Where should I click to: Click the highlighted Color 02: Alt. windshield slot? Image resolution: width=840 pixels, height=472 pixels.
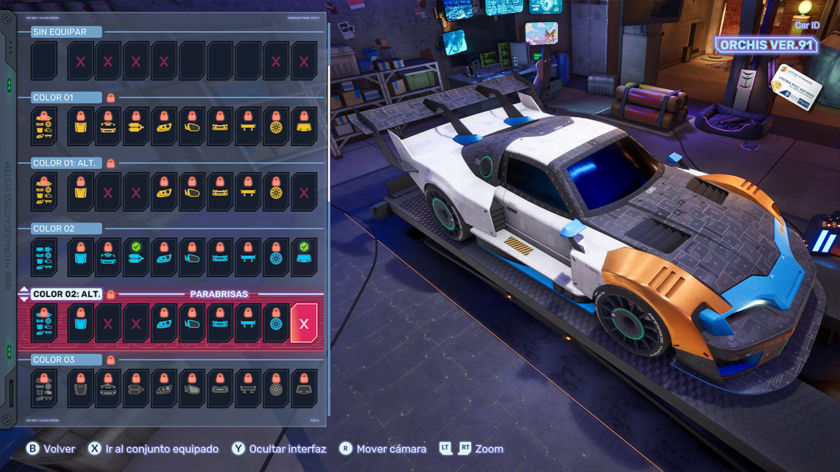click(304, 324)
